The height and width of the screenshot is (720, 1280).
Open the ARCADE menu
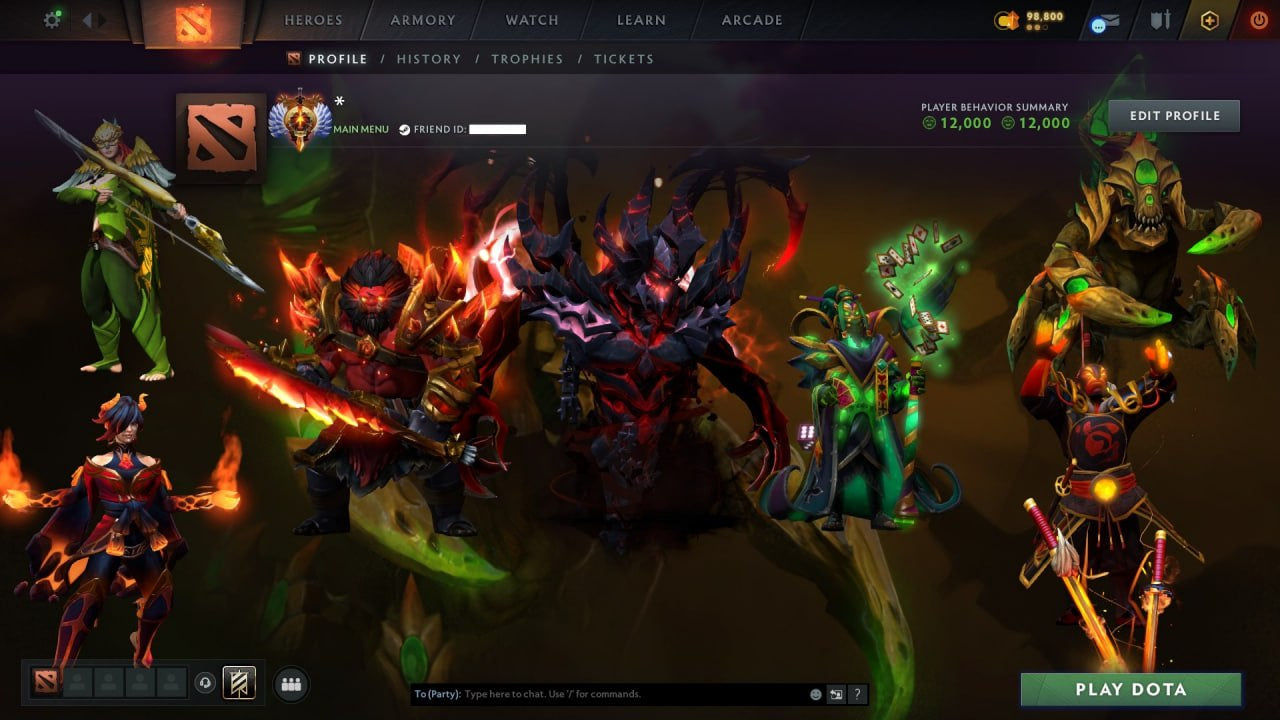pyautogui.click(x=751, y=20)
